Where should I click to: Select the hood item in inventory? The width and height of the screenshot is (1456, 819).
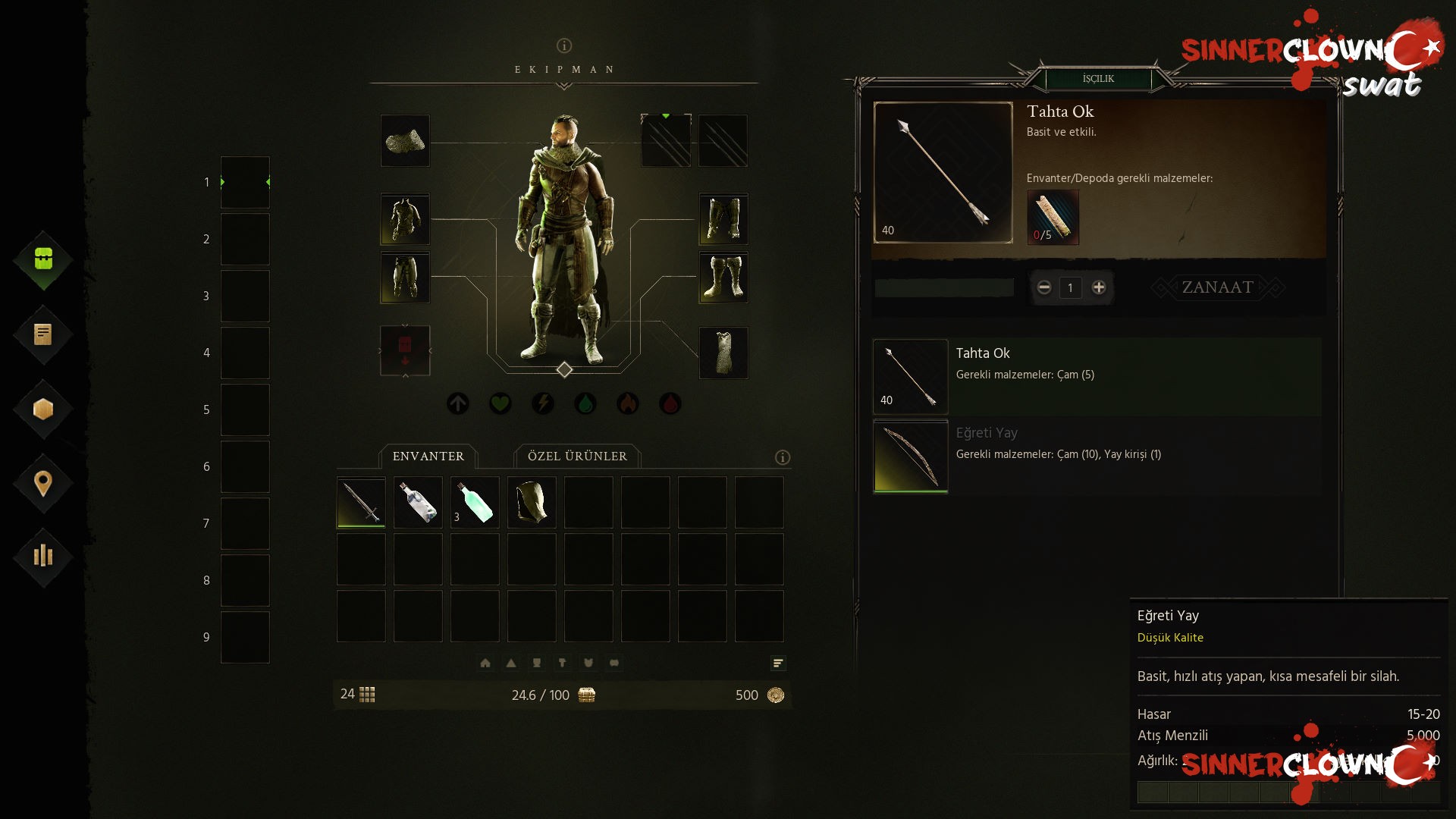point(532,502)
